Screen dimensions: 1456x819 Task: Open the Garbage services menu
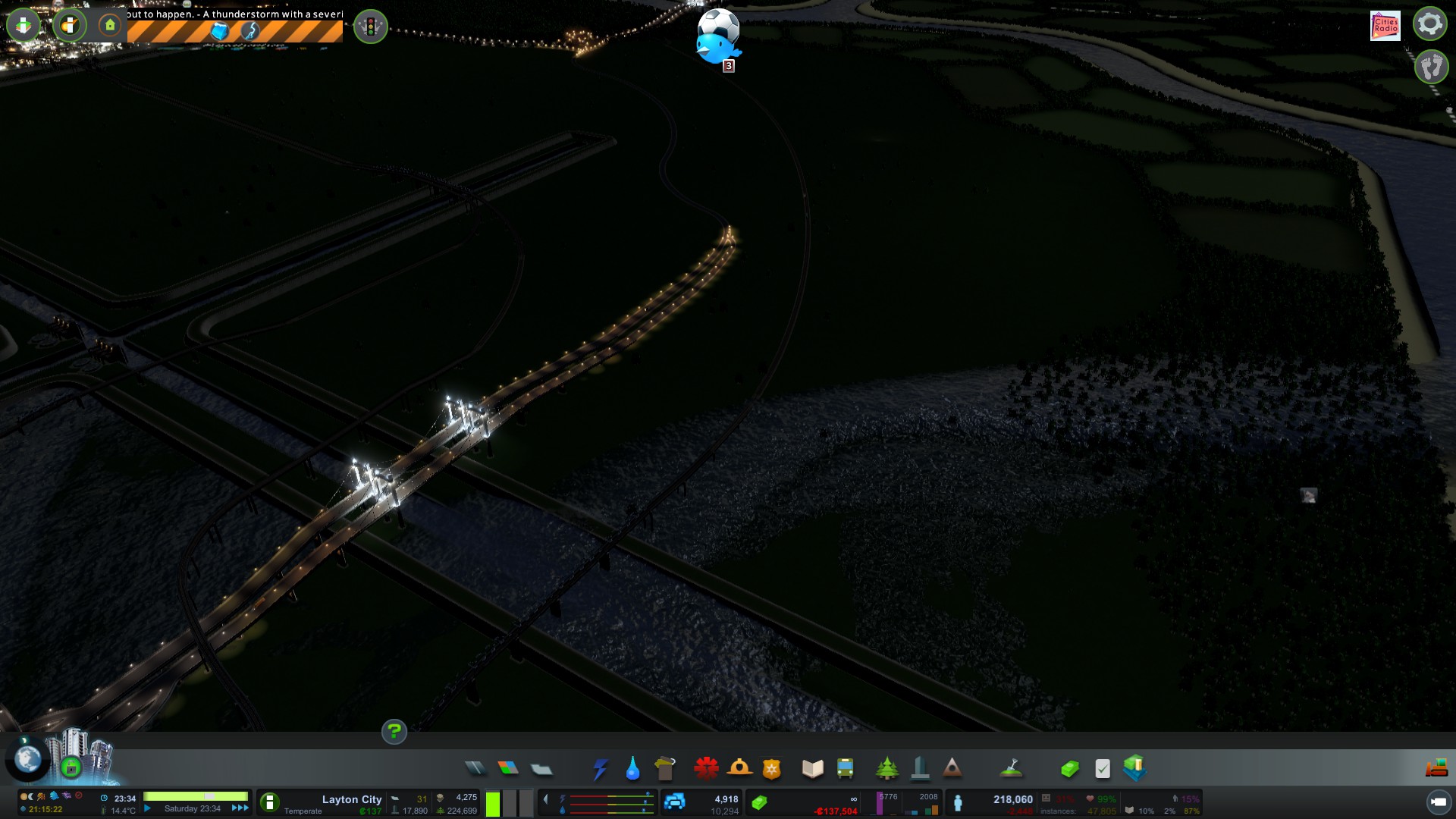click(665, 769)
